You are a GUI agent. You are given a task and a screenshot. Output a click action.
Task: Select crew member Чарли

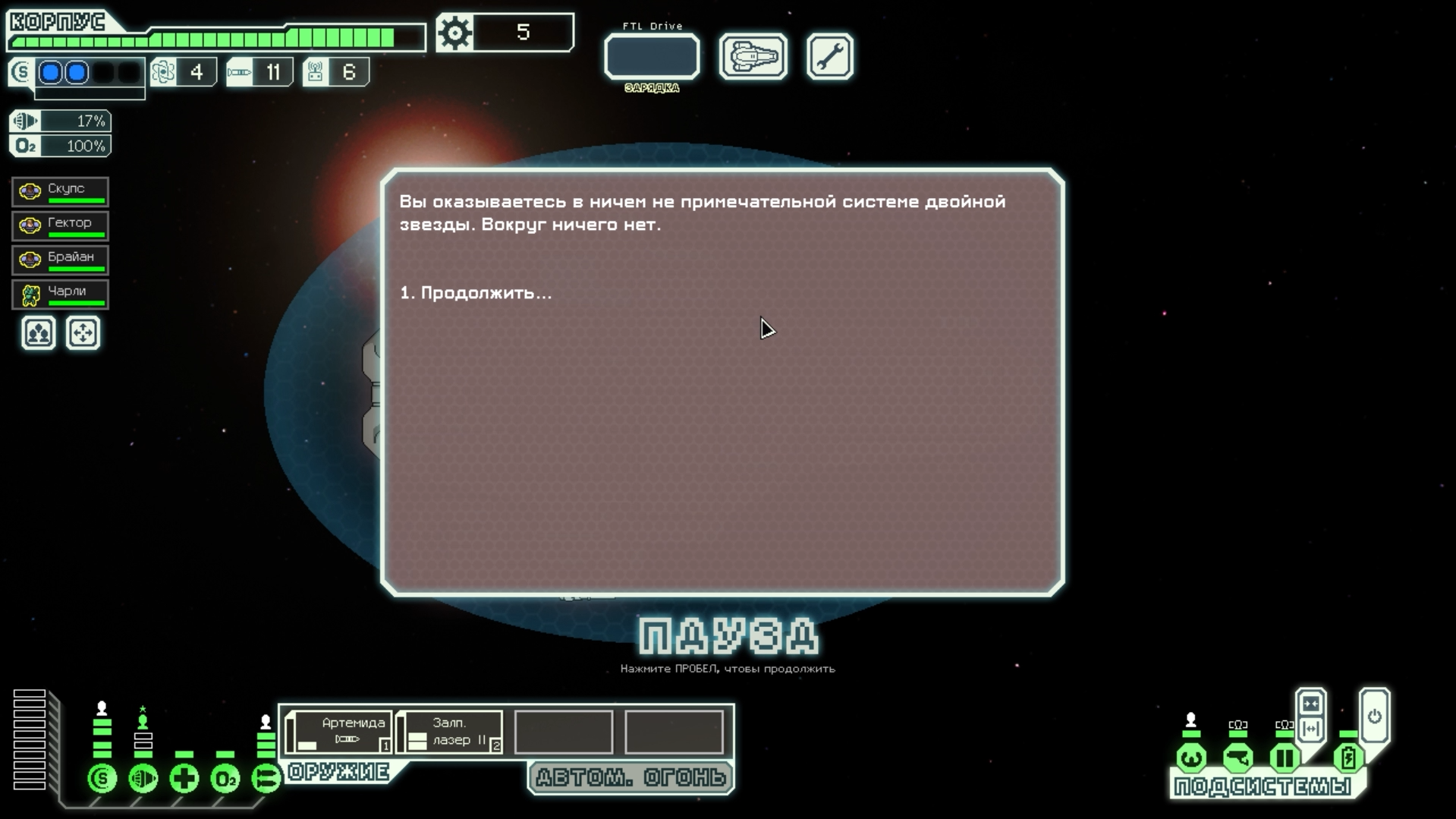click(61, 295)
